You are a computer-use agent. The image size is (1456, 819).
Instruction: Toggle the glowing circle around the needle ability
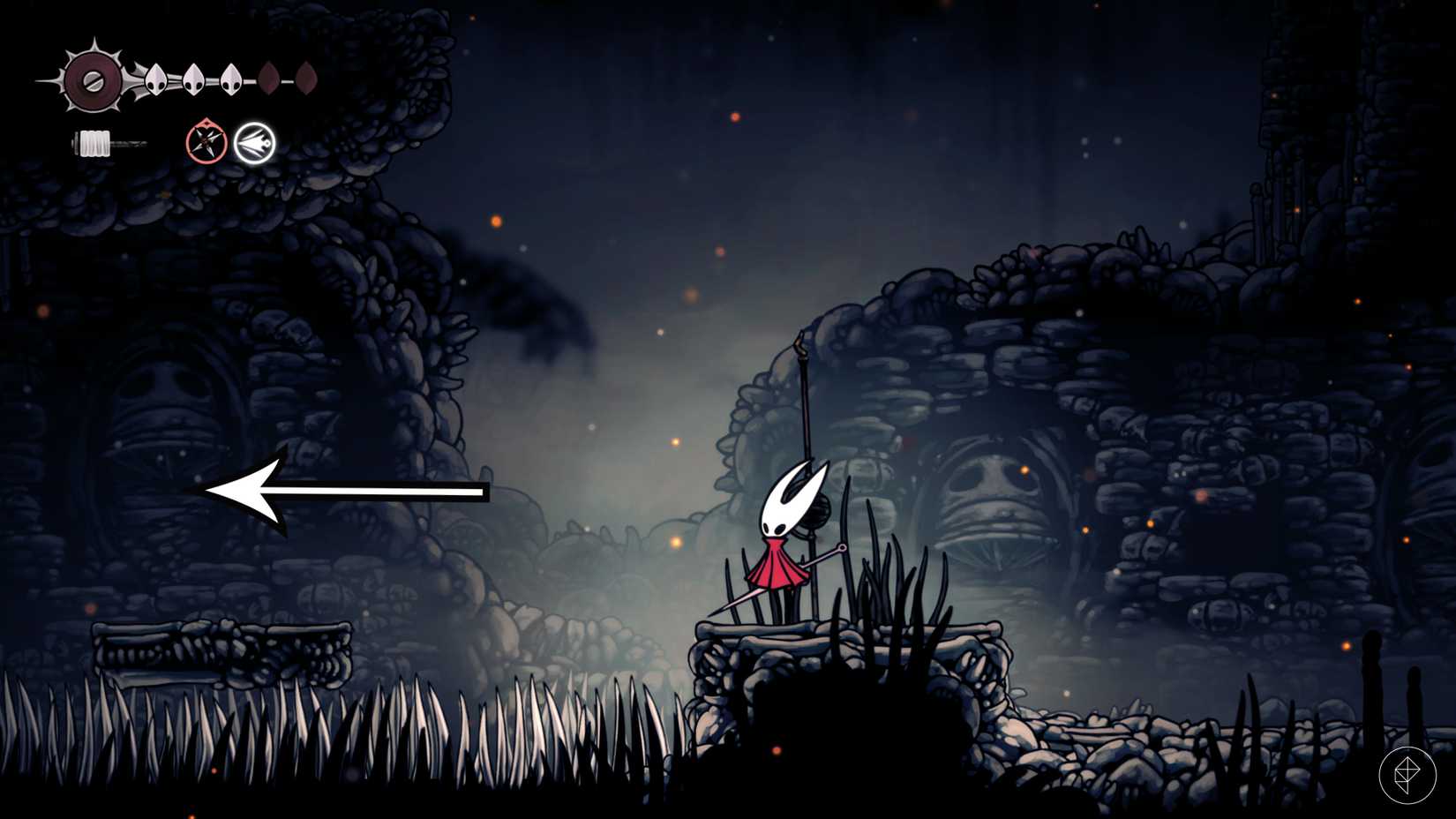(x=254, y=141)
